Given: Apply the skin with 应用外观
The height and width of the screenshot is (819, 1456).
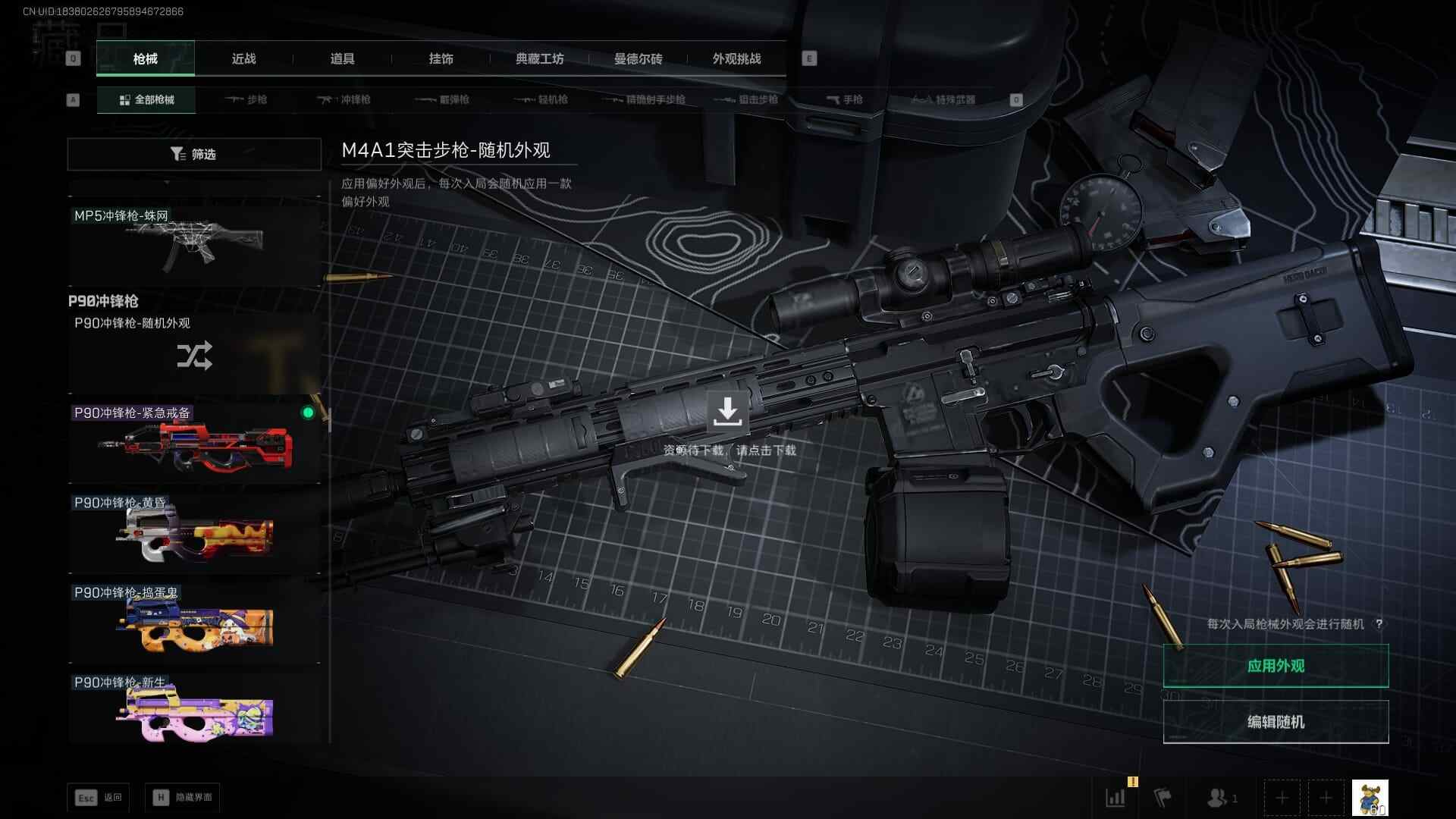Looking at the screenshot, I should [x=1276, y=666].
